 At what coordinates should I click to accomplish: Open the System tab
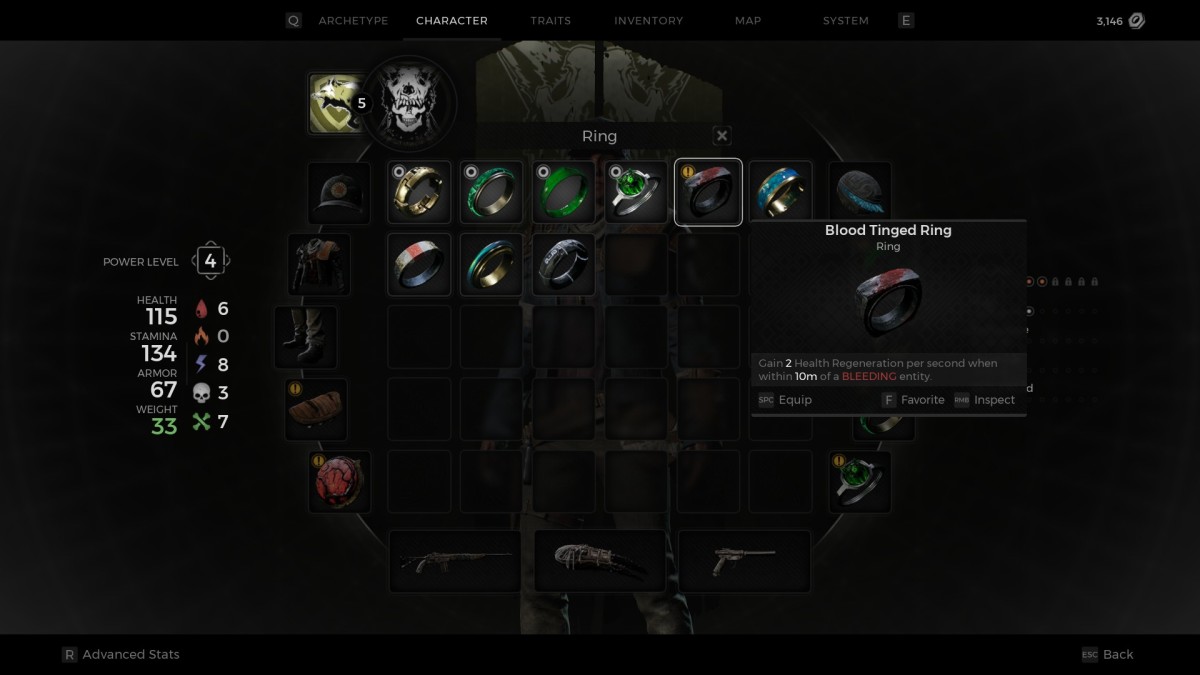(845, 20)
